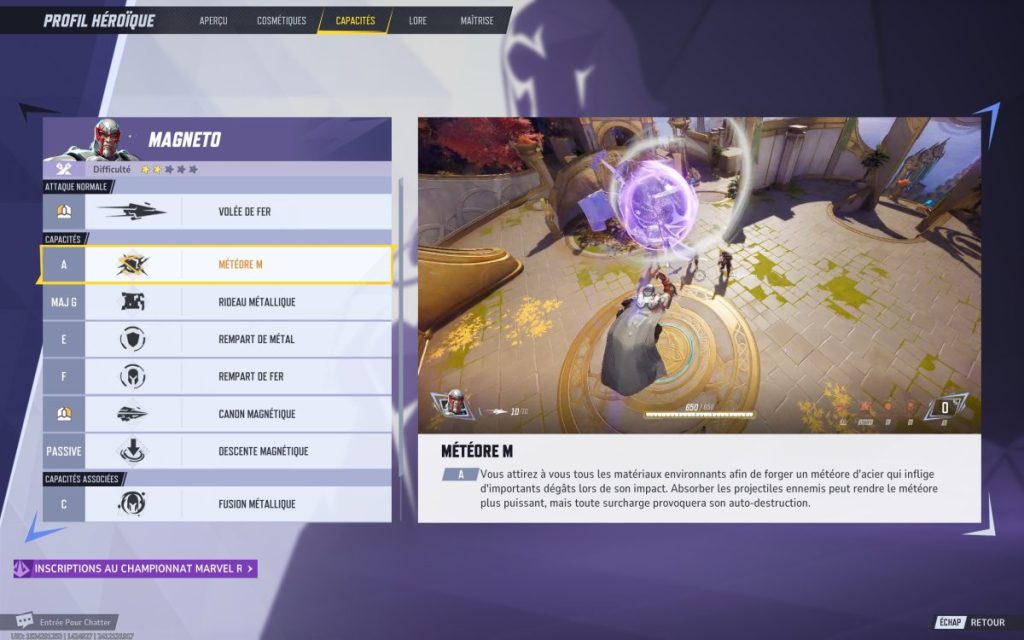Select the Capacités tab

click(355, 20)
